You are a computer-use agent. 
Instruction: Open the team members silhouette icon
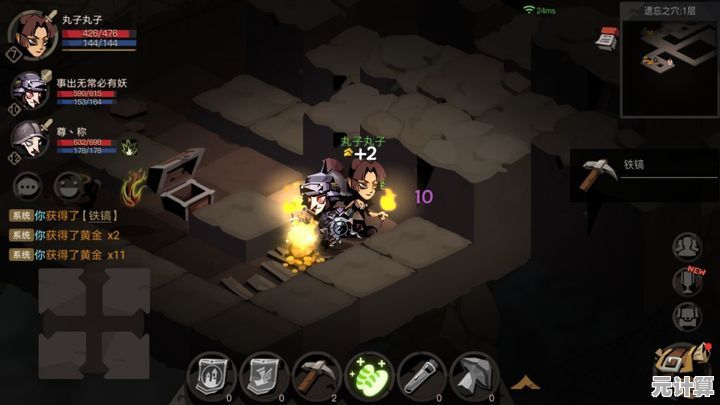687,246
